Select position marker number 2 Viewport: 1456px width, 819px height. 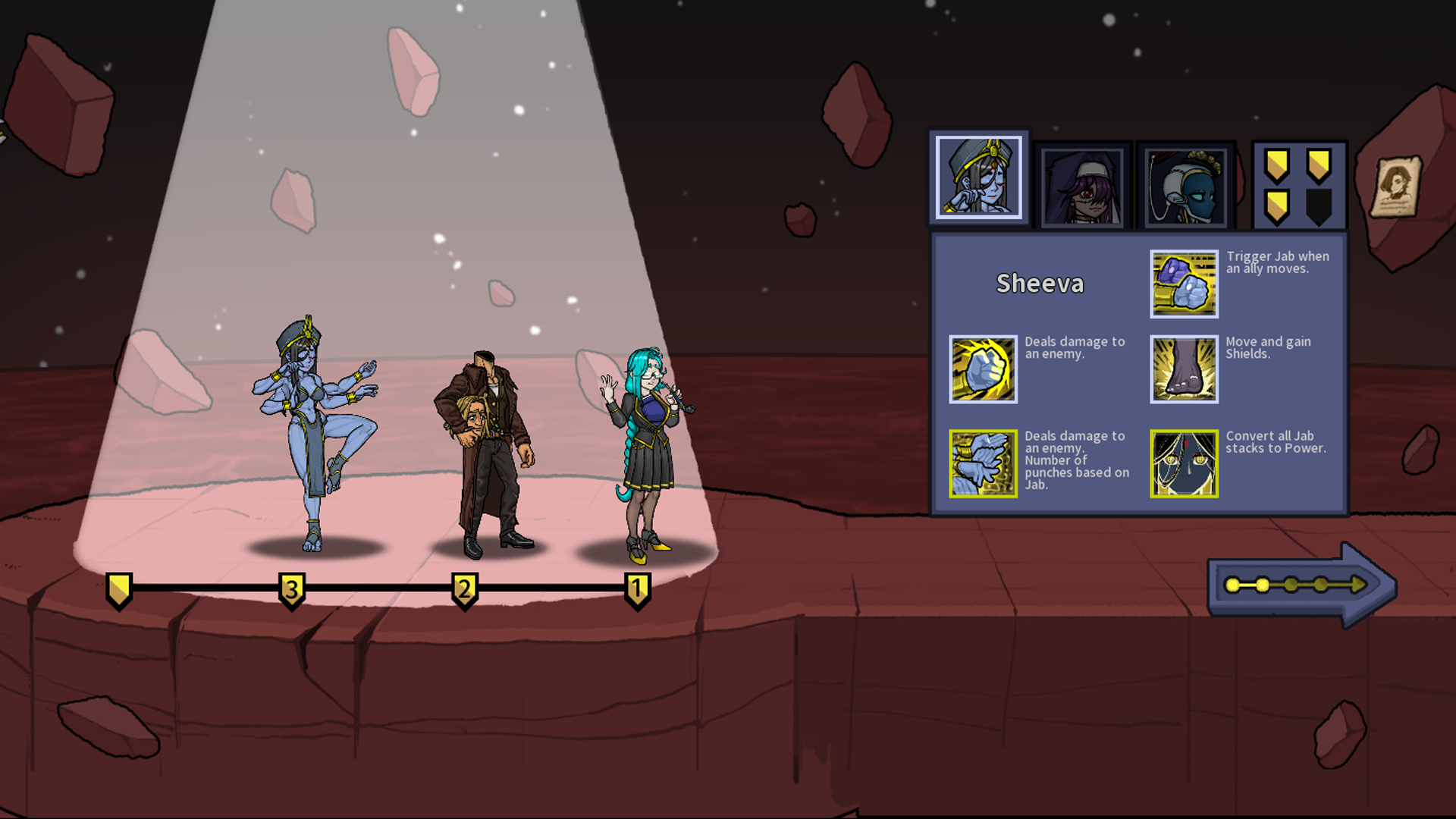465,589
